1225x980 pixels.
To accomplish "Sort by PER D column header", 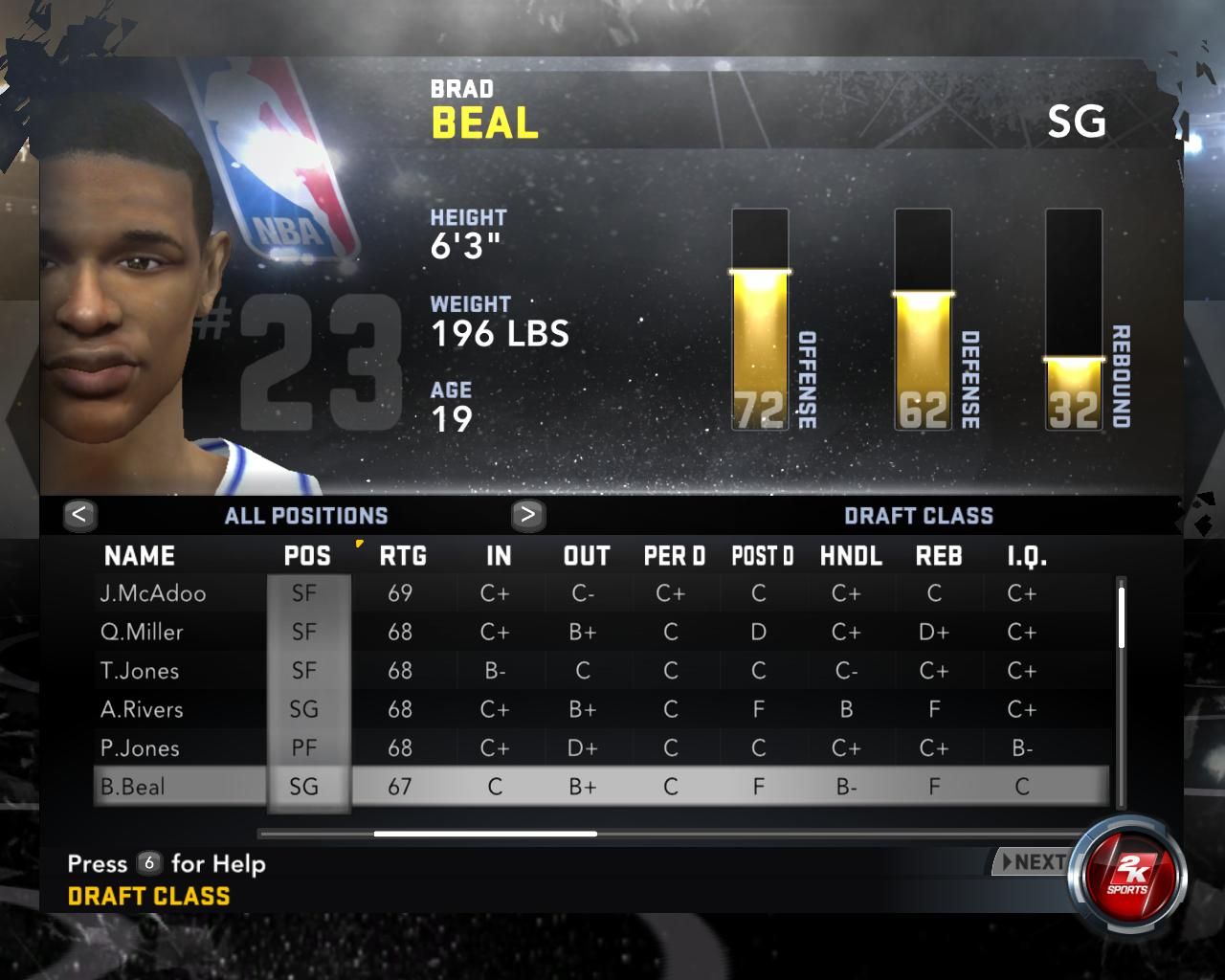I will [x=675, y=556].
